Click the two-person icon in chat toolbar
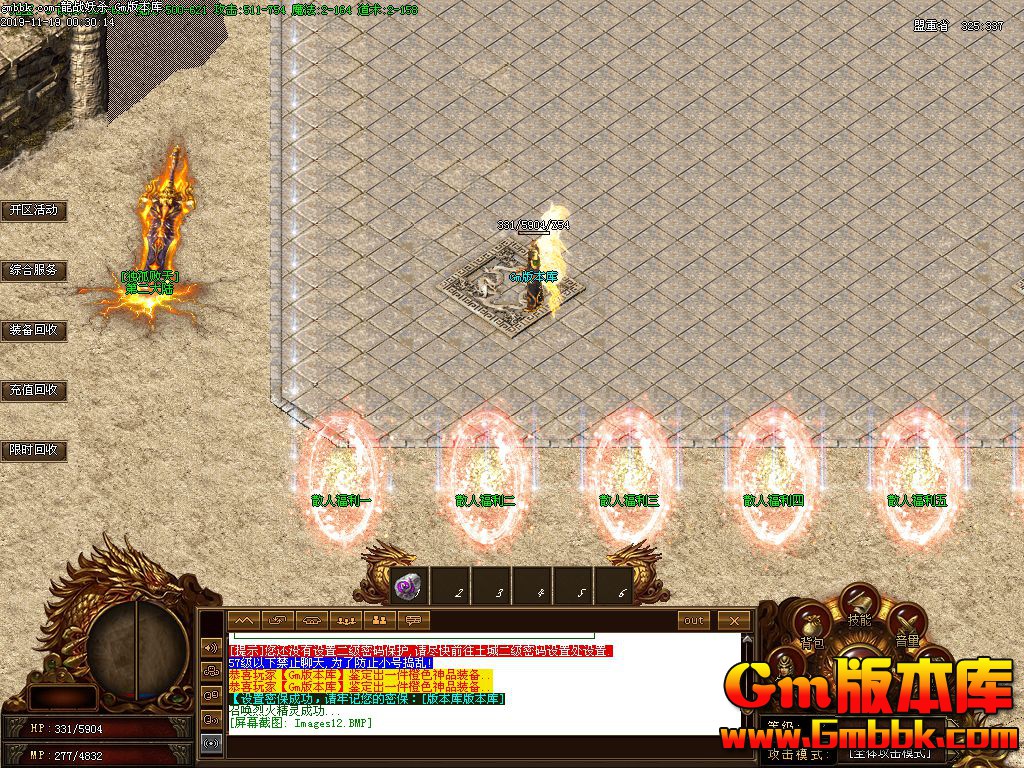 tap(380, 620)
